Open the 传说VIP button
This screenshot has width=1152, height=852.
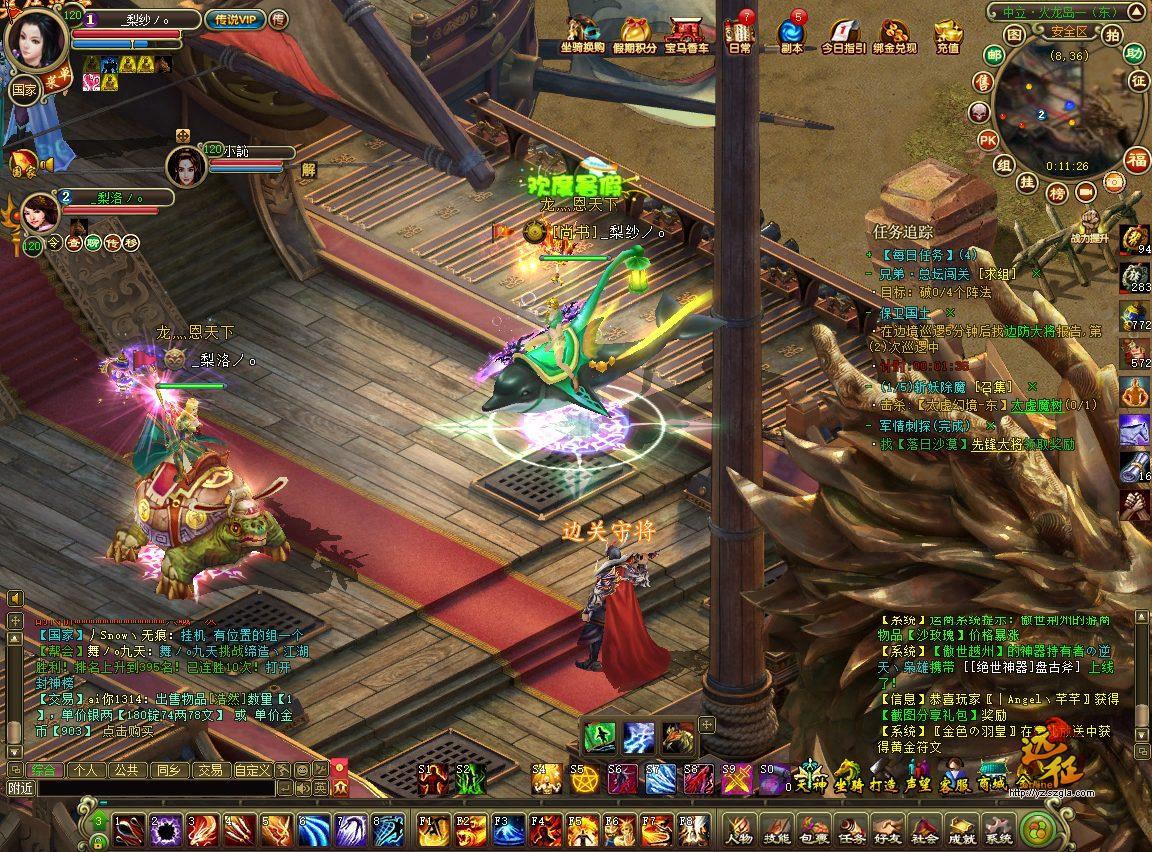pos(233,19)
